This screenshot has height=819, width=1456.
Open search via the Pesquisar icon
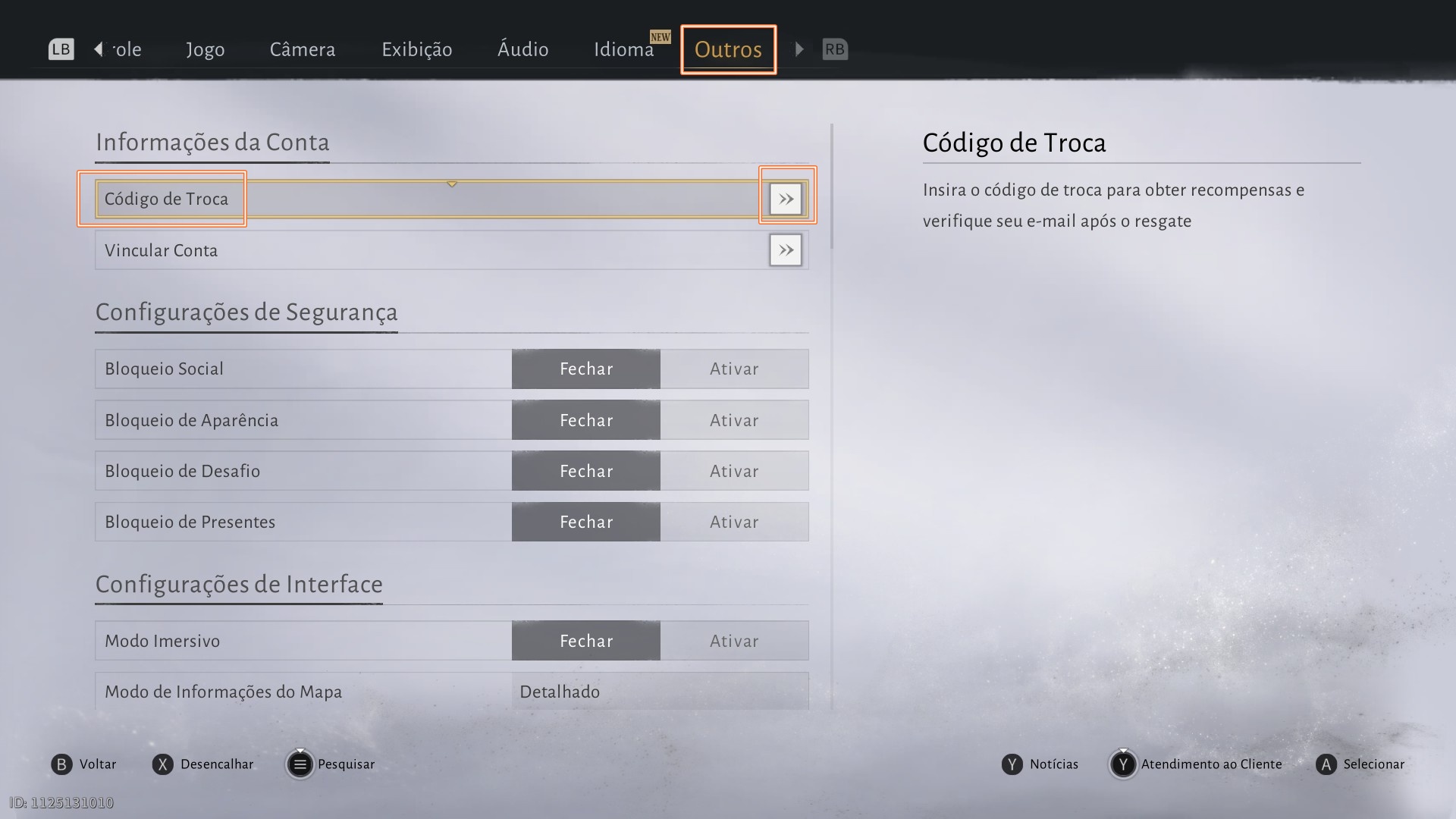click(x=300, y=764)
